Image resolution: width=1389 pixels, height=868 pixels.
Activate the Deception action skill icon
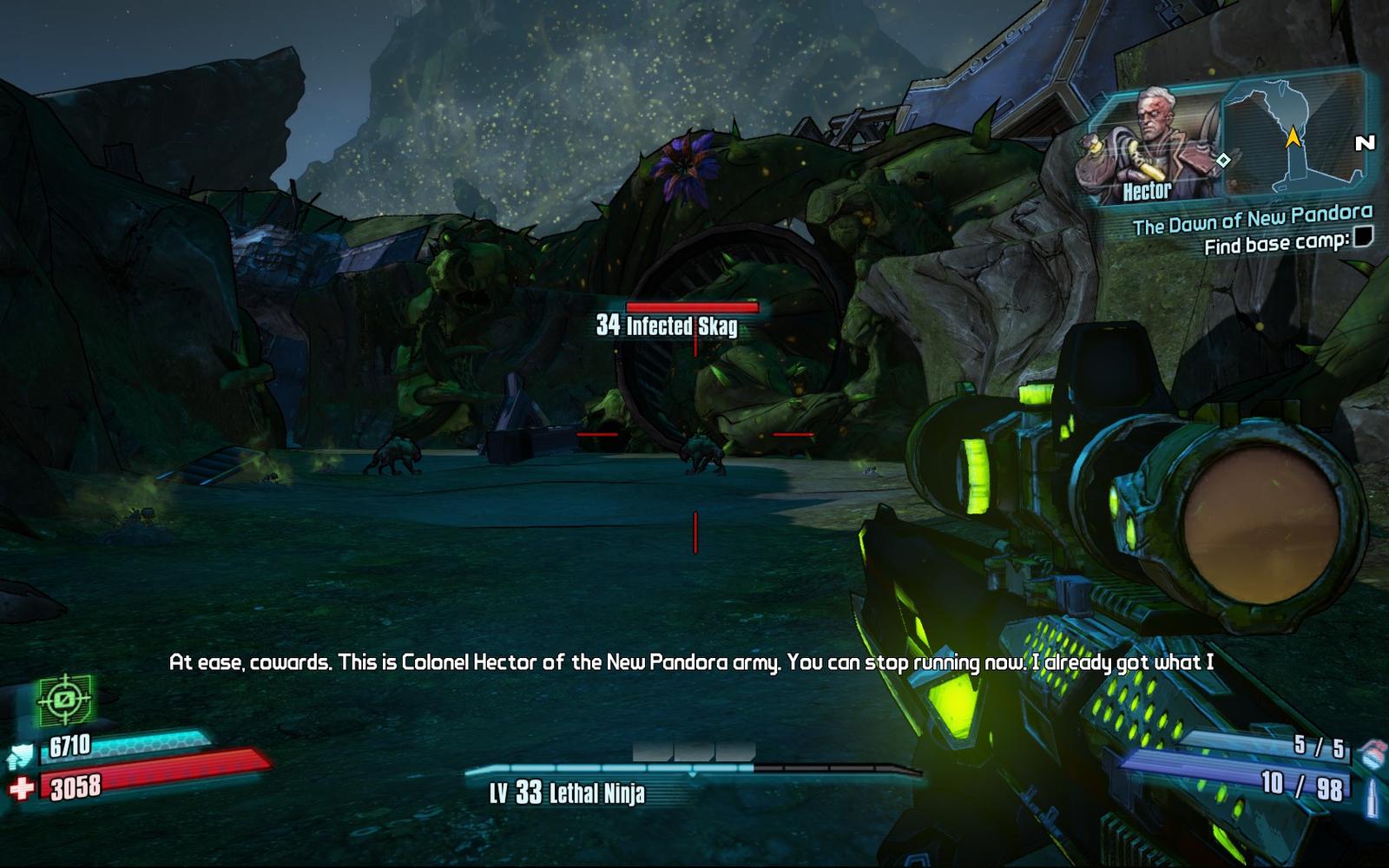pyautogui.click(x=64, y=699)
